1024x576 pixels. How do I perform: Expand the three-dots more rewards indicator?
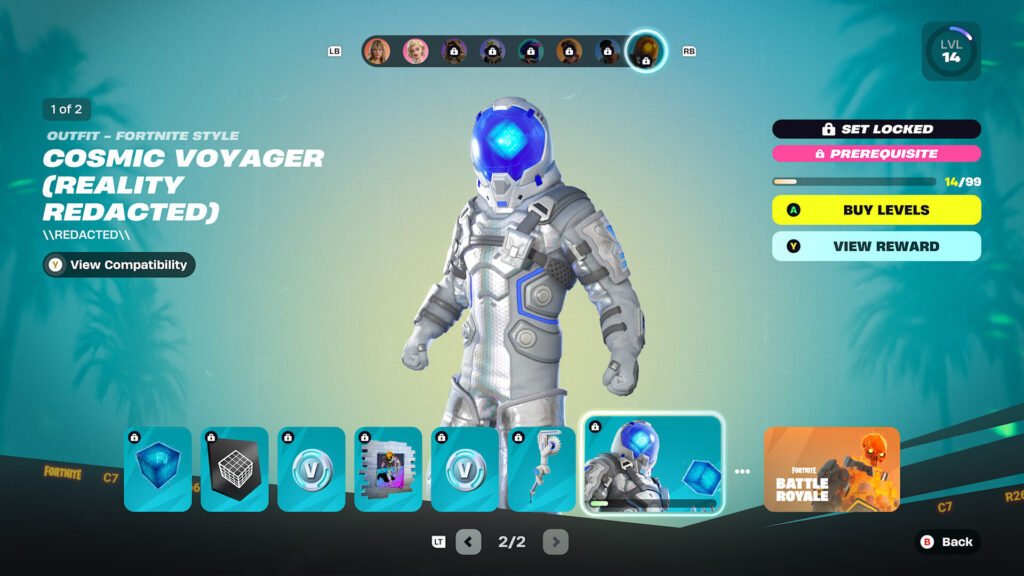point(742,471)
